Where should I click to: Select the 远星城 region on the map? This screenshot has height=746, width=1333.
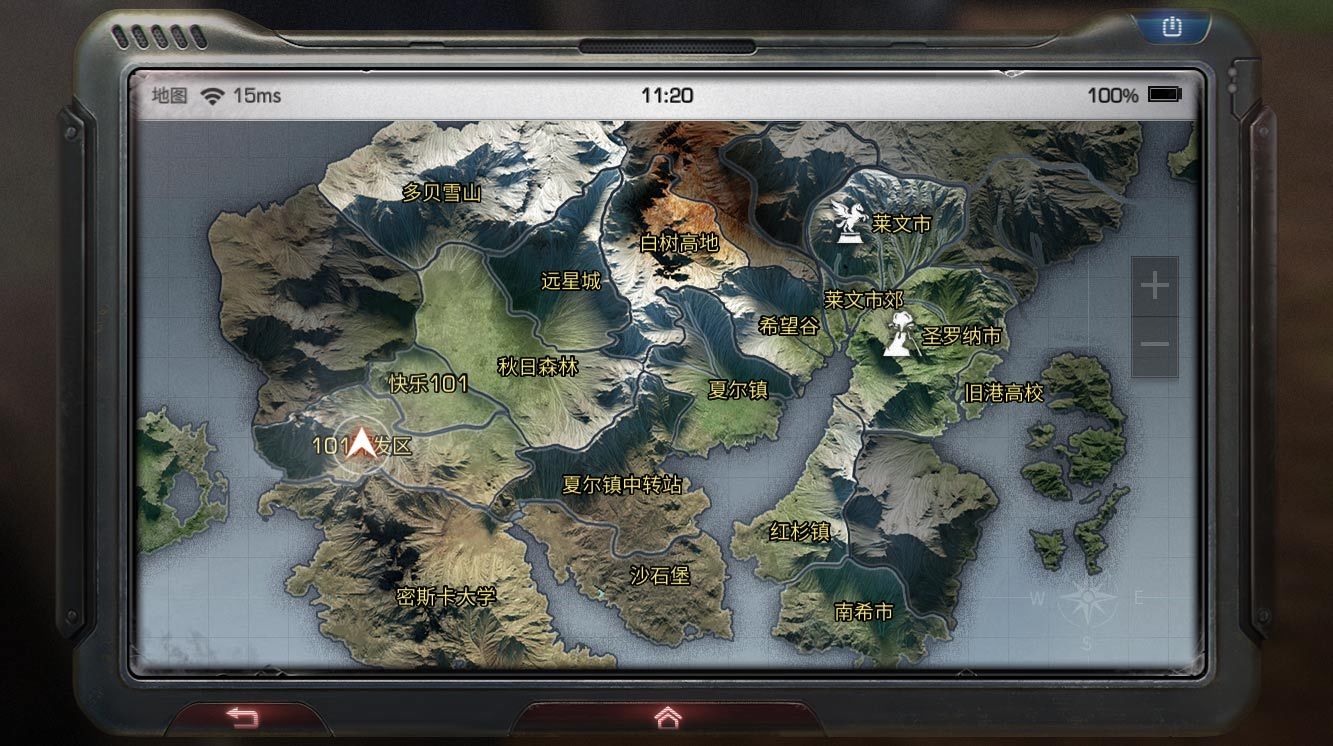pos(571,281)
